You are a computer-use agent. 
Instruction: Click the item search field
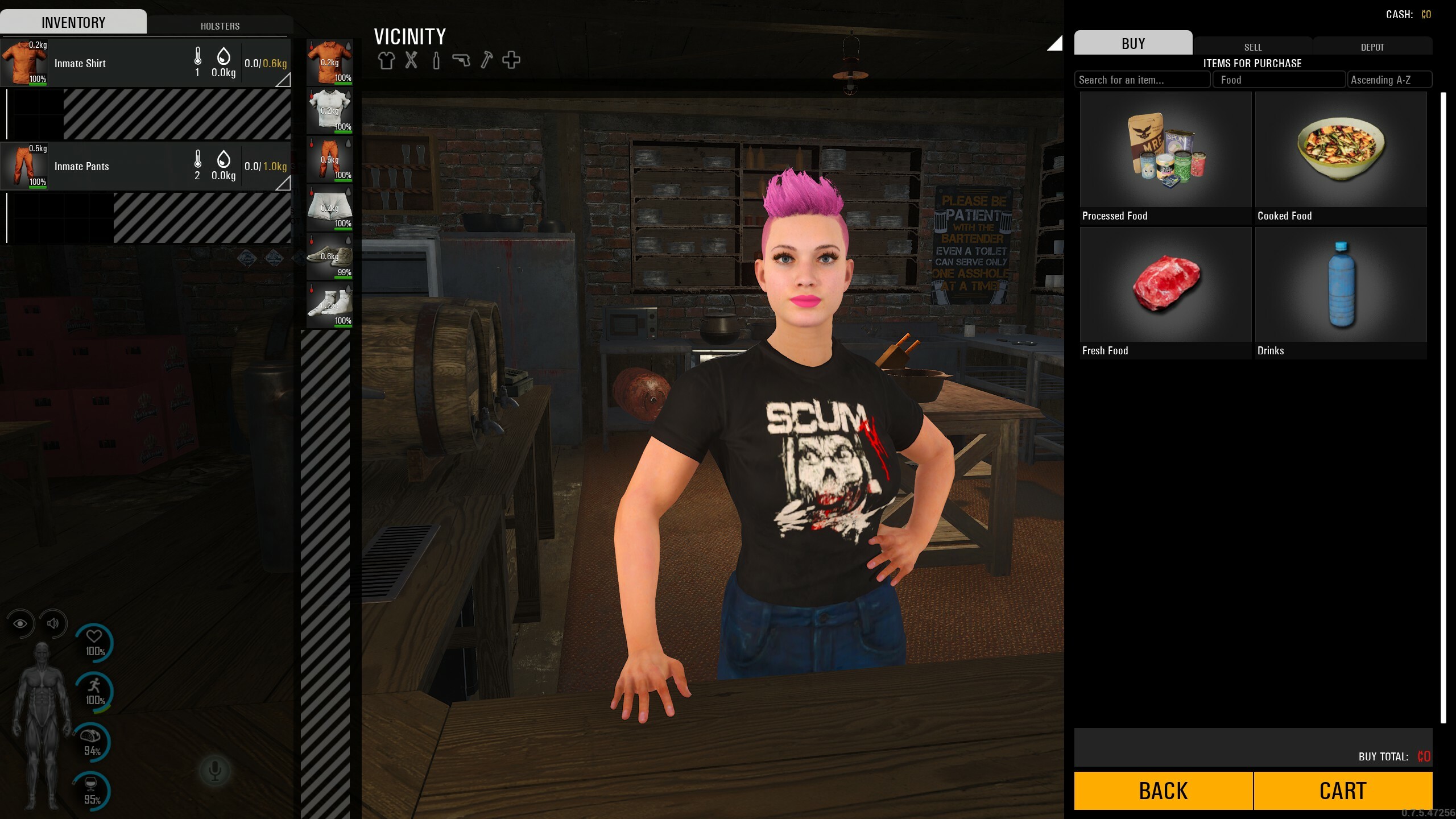(x=1142, y=80)
